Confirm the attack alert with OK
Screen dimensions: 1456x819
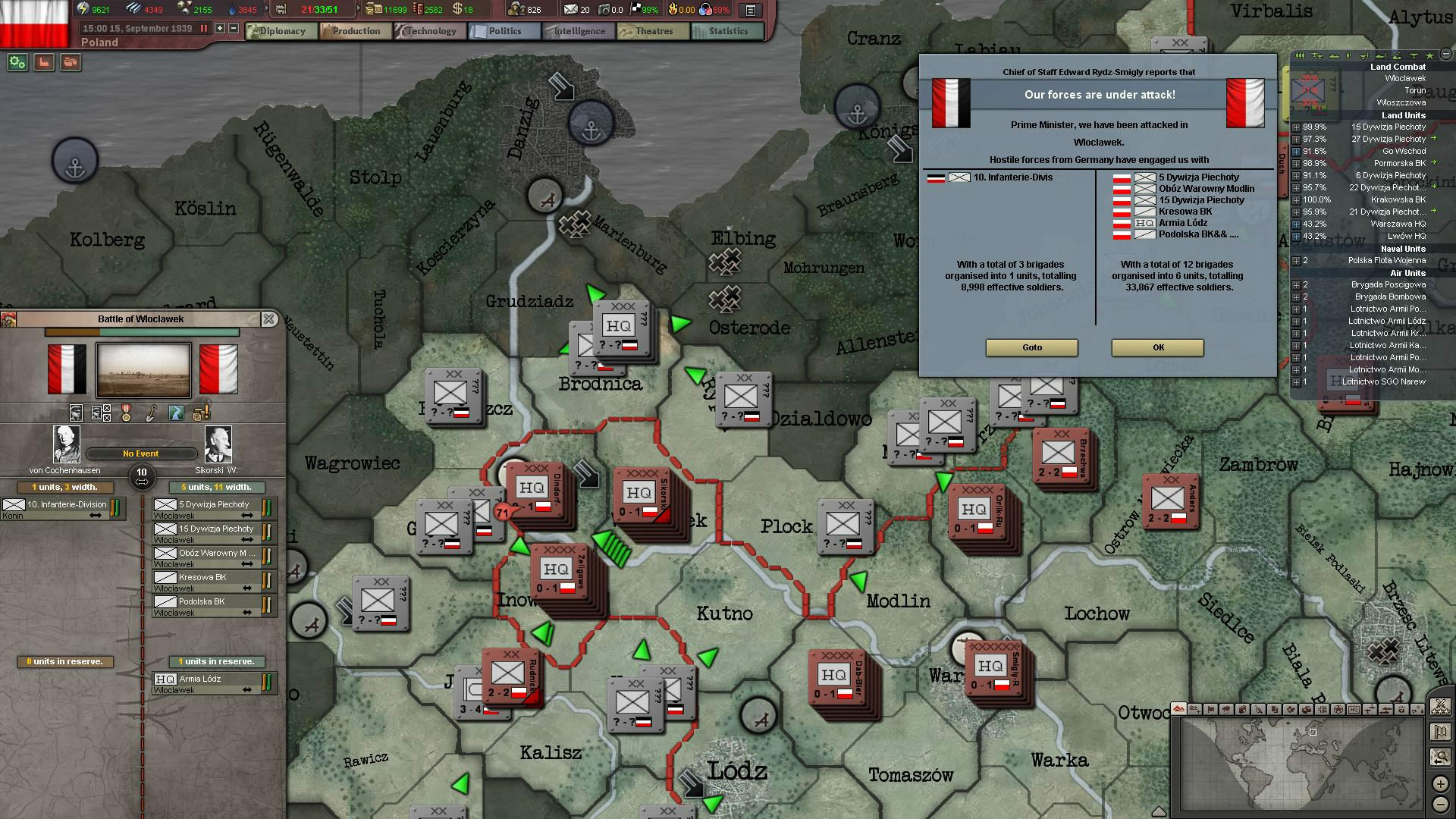click(x=1156, y=348)
